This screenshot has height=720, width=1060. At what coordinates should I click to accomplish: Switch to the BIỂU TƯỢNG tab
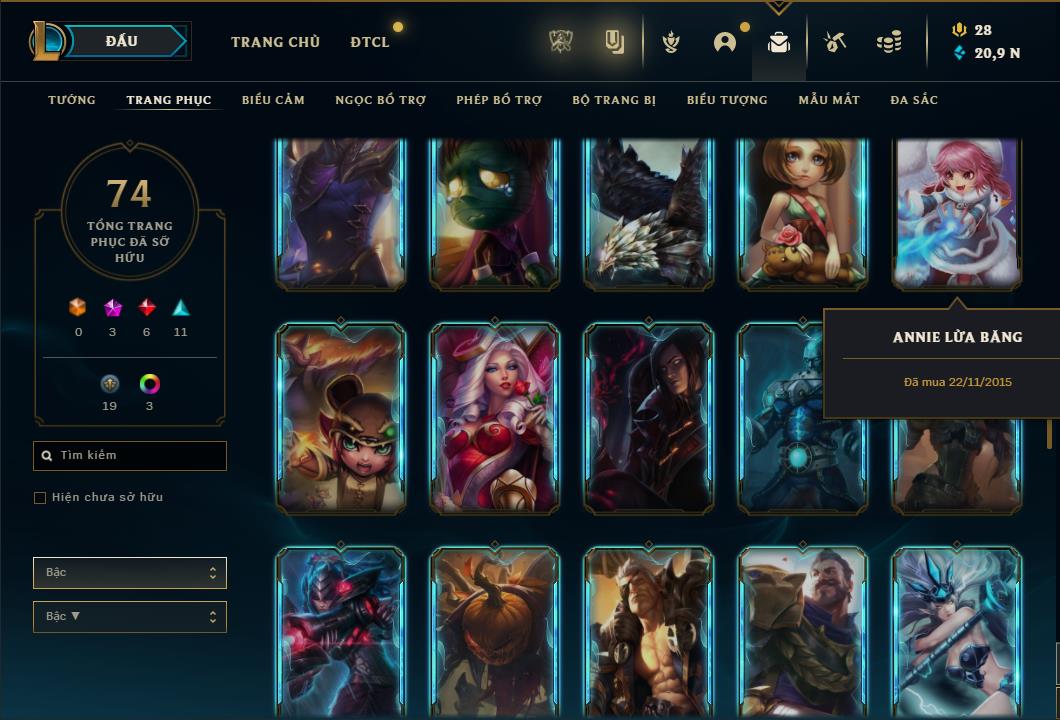pos(727,100)
